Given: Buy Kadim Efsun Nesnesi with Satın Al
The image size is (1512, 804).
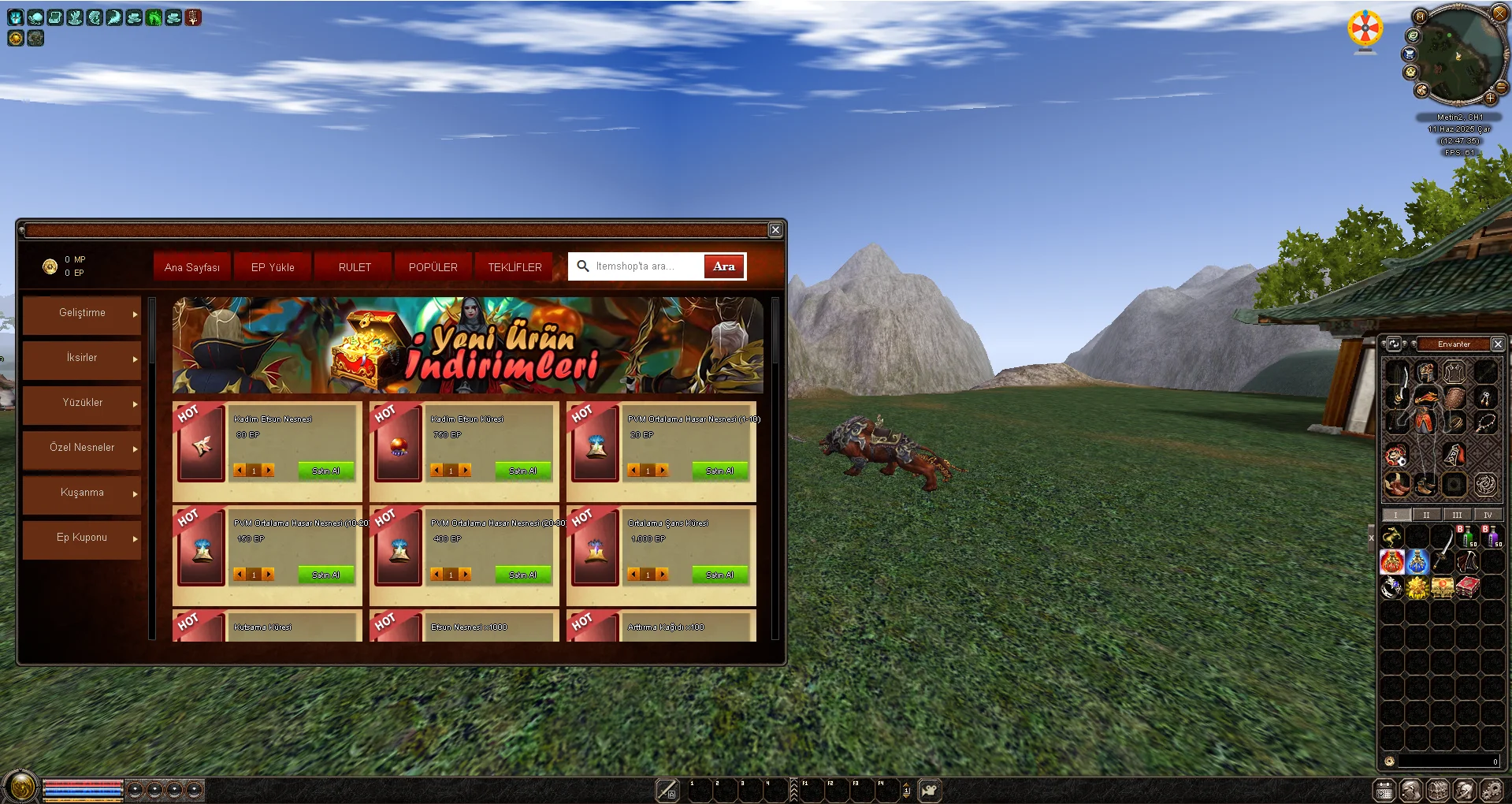Looking at the screenshot, I should (325, 471).
